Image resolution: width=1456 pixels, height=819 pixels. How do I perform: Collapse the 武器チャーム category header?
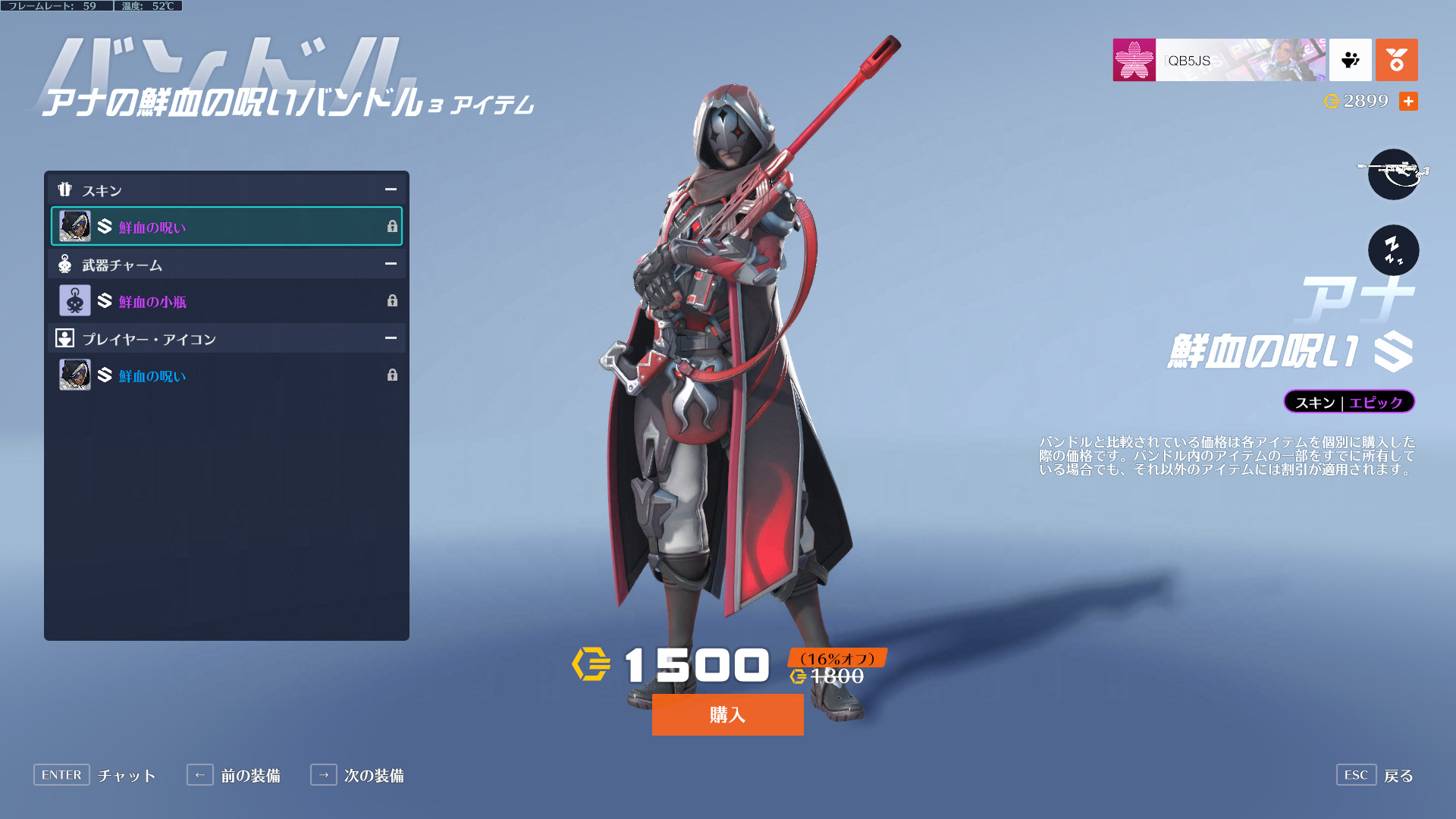[x=391, y=264]
